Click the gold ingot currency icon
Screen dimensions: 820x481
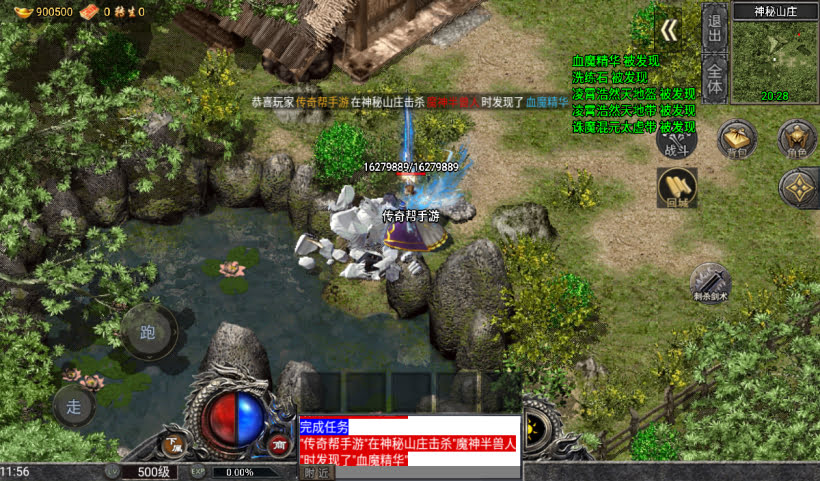(x=19, y=11)
